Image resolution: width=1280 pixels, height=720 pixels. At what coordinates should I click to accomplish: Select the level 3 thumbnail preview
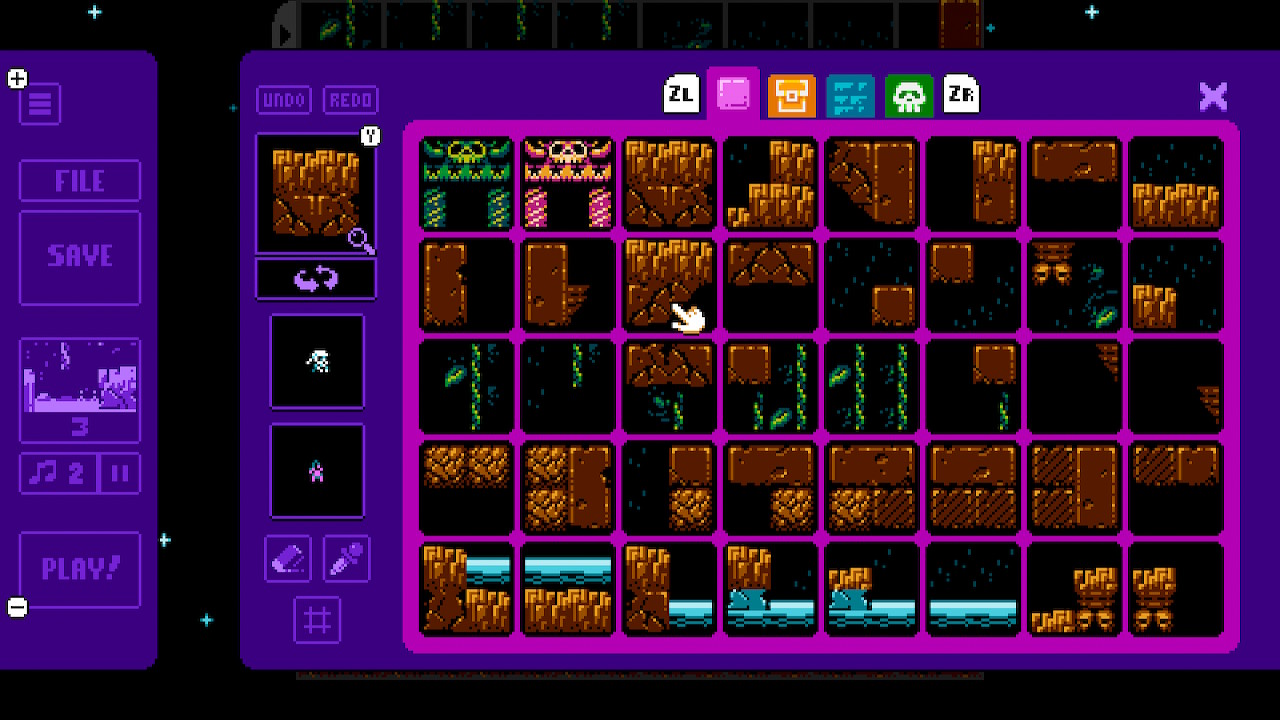coord(80,390)
